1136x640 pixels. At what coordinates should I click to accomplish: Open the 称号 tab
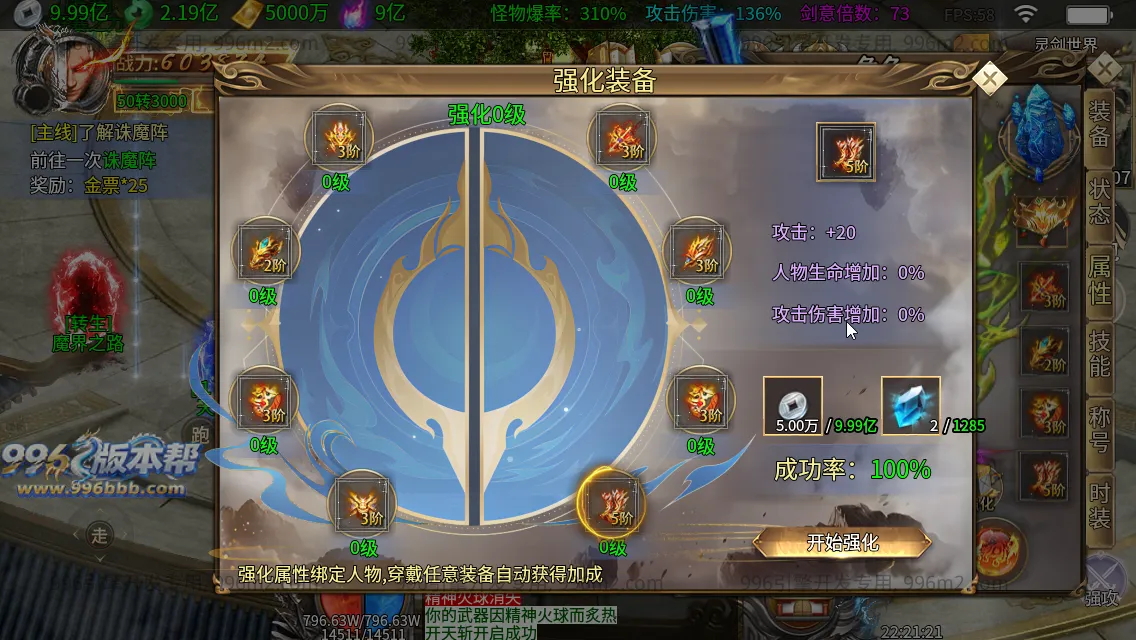pos(1100,430)
